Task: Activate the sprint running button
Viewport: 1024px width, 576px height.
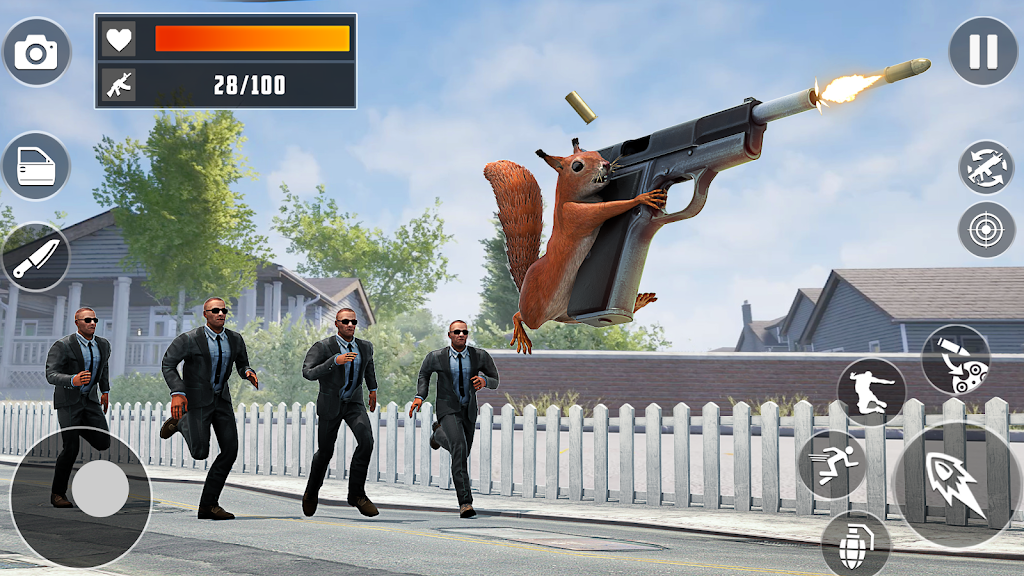Action: click(831, 465)
